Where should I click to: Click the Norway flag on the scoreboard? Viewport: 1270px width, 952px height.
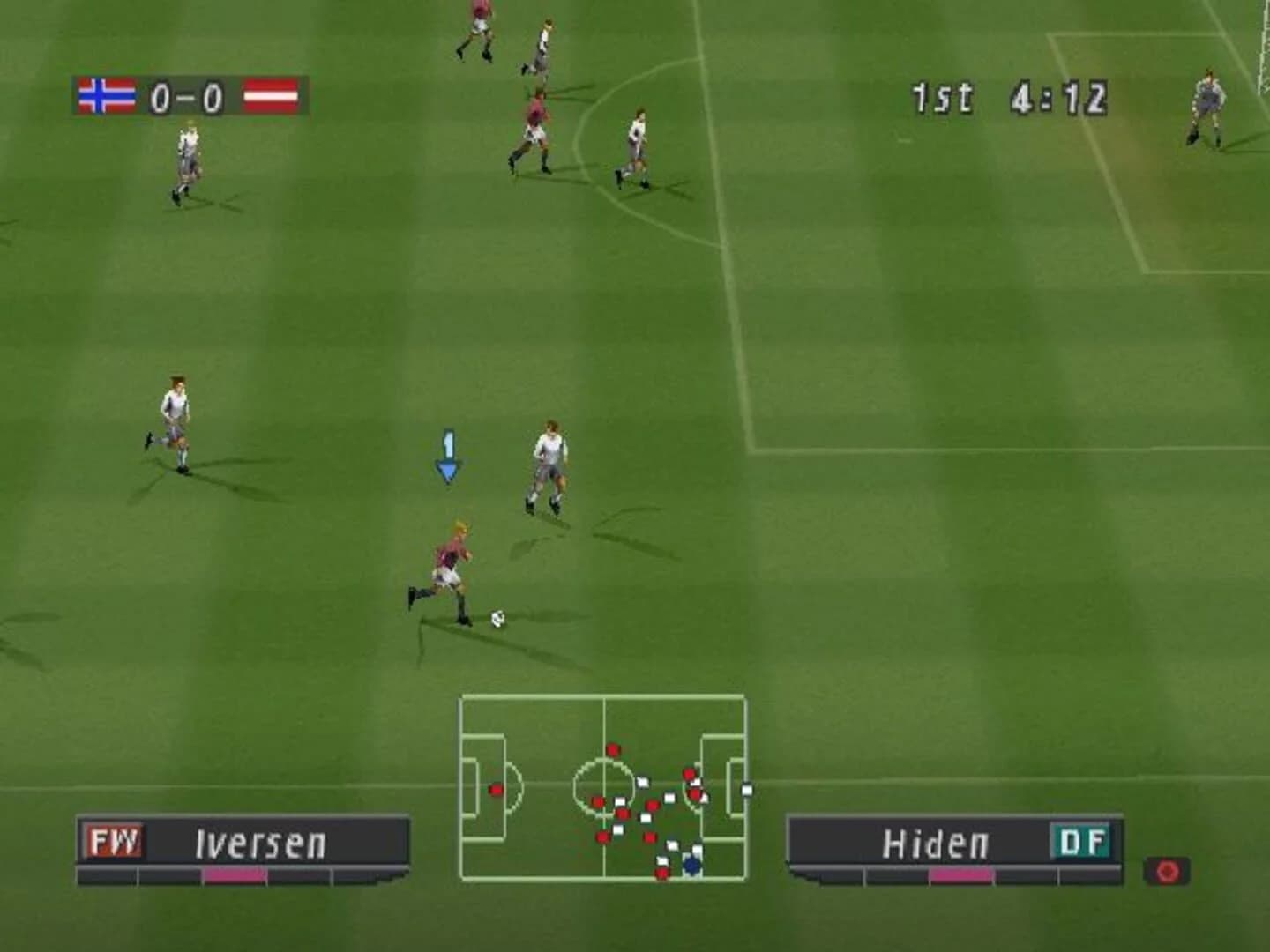[106, 95]
